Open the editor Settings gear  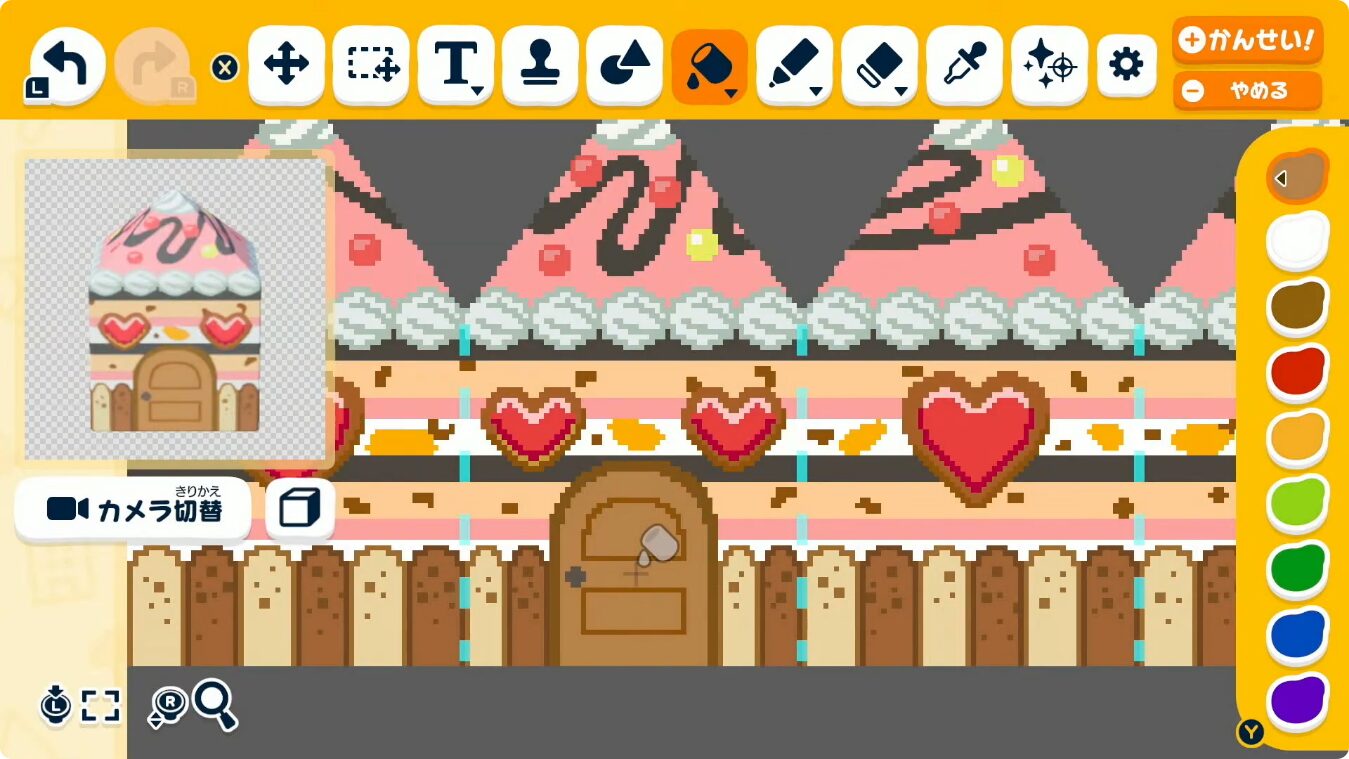[x=1126, y=63]
